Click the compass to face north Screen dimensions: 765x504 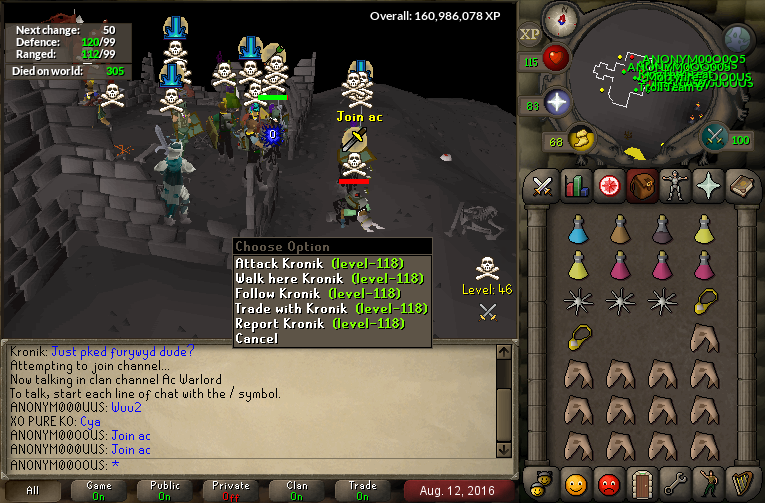[561, 20]
